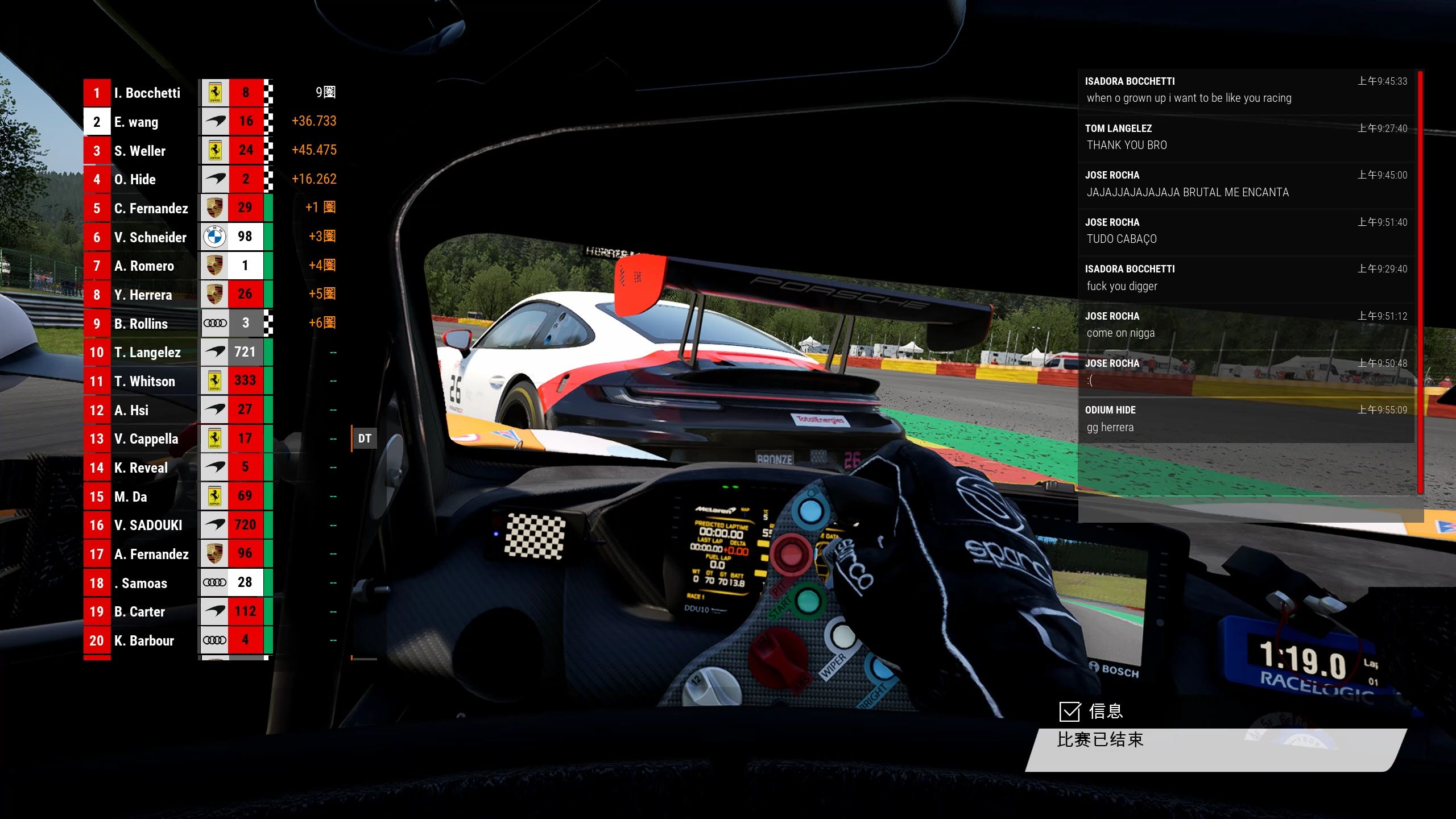This screenshot has width=1456, height=819.
Task: Choose E. wang in the leaderboard
Action: (136, 122)
